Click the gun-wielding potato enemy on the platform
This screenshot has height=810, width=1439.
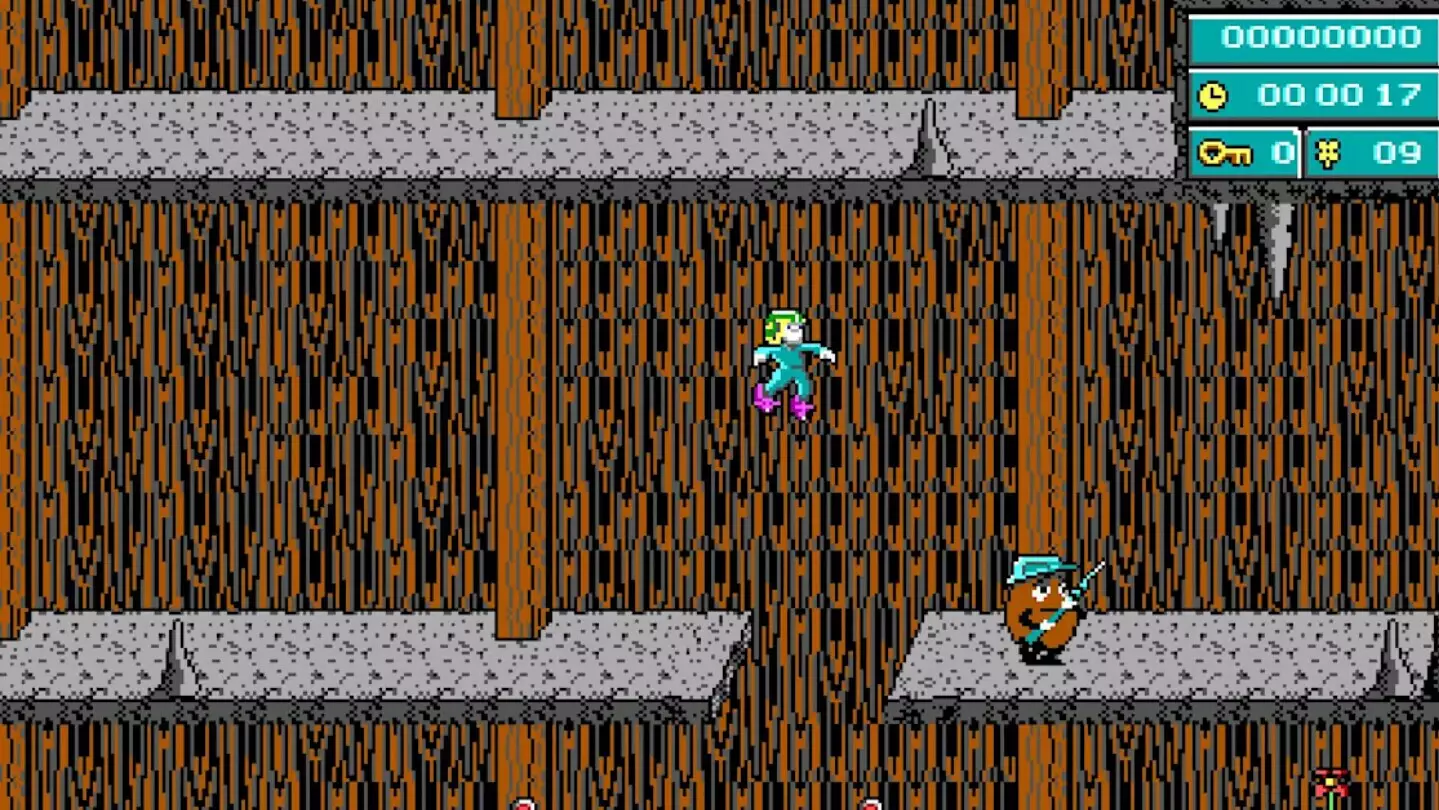[x=1046, y=610]
